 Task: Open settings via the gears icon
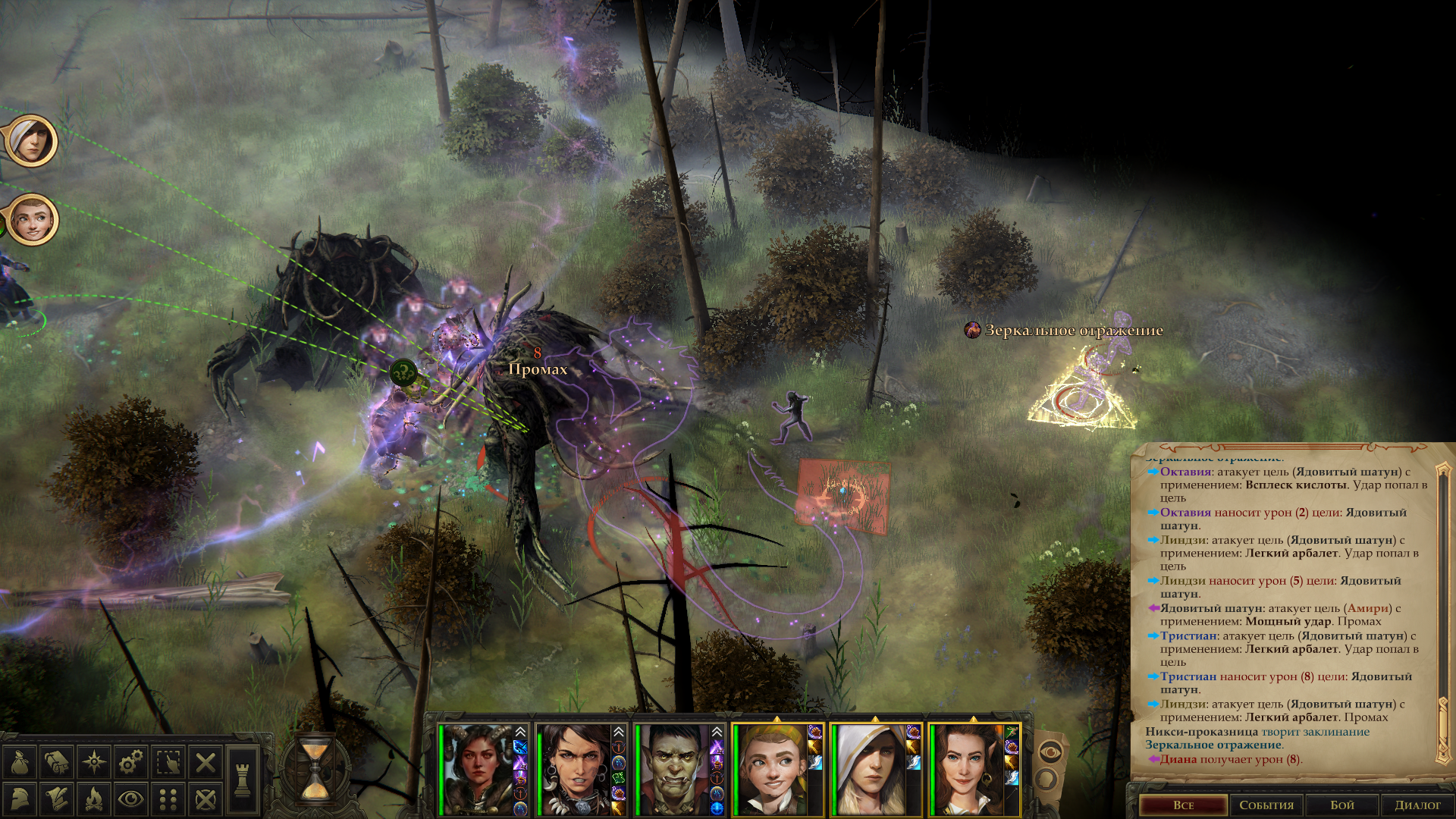[x=131, y=762]
